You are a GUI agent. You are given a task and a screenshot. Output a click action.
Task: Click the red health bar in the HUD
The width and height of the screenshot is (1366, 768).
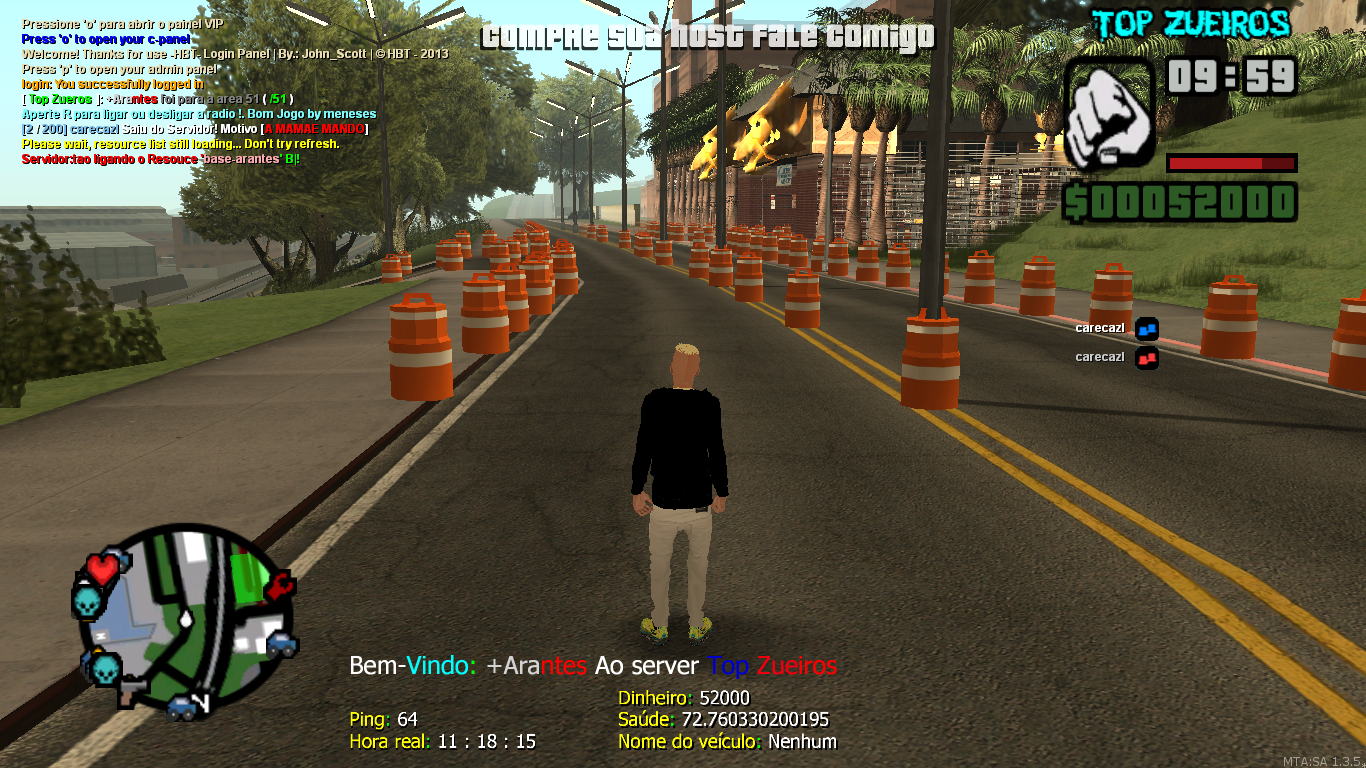click(1232, 163)
